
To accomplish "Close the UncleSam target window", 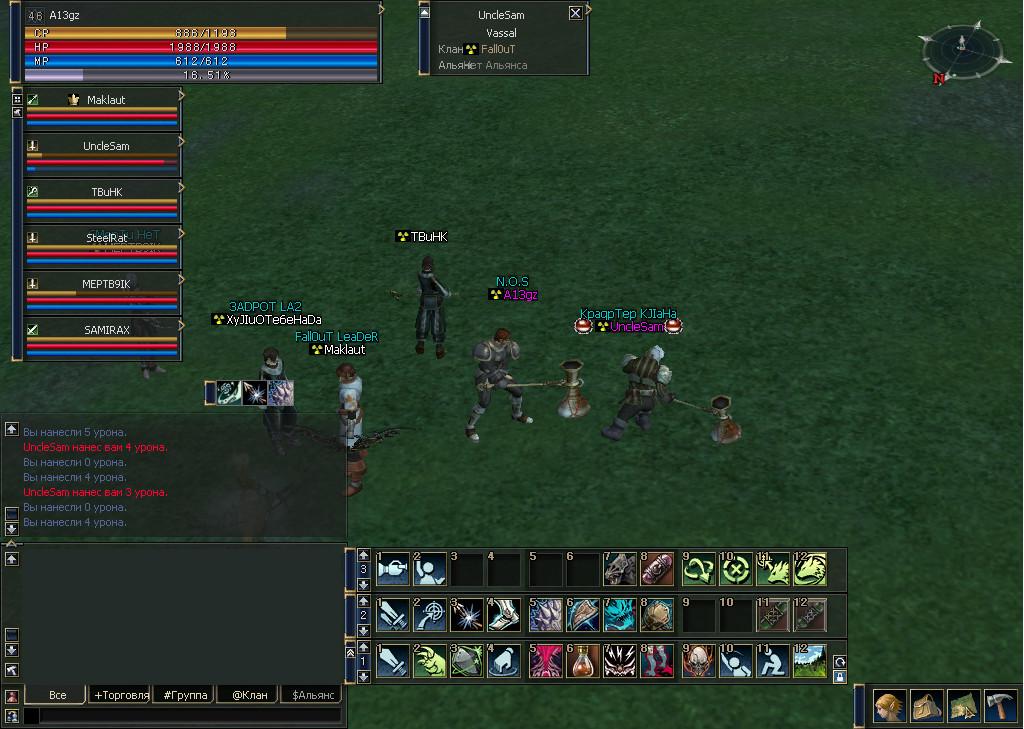I will point(575,14).
